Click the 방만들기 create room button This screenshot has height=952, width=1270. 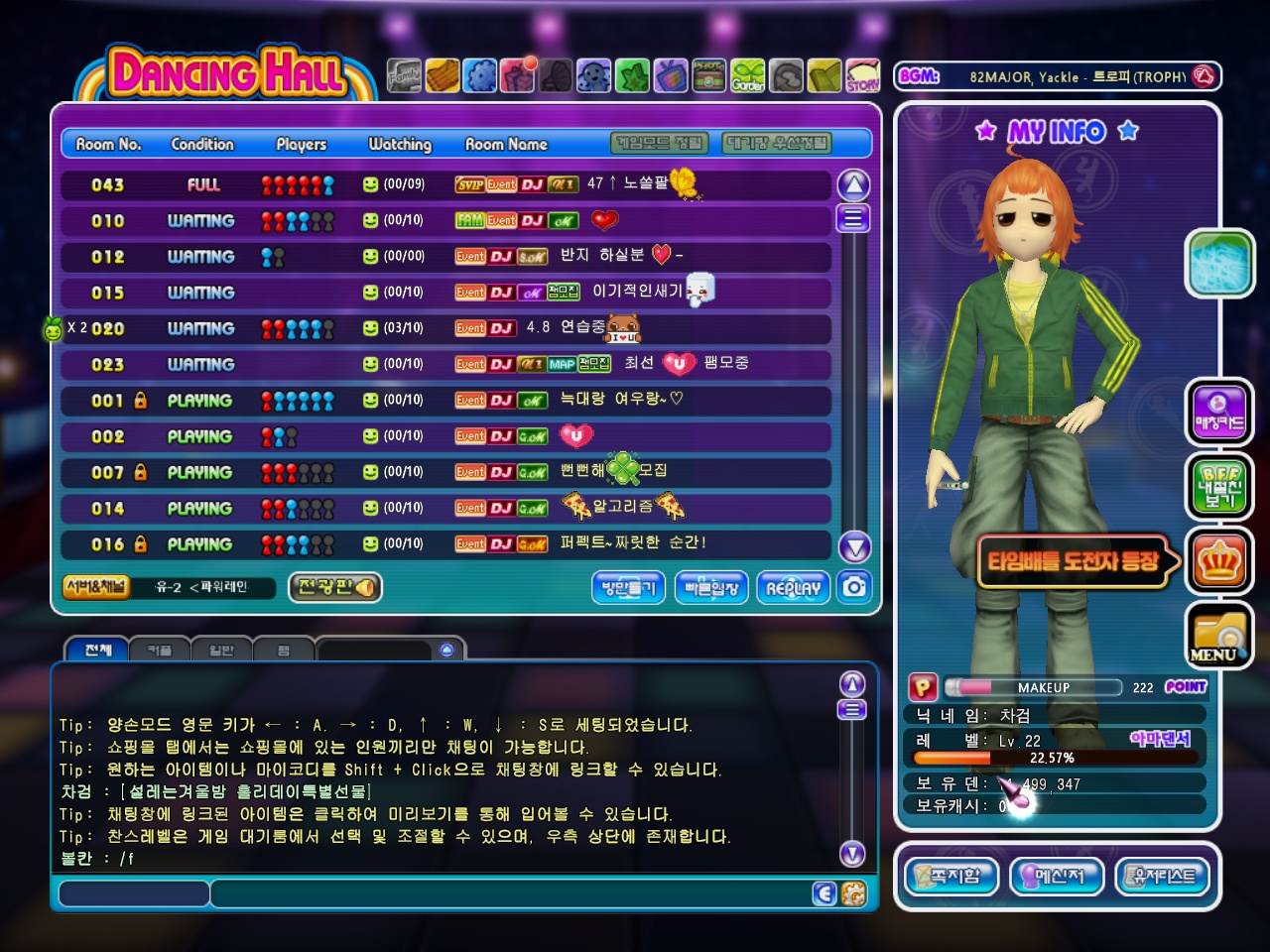(x=629, y=588)
